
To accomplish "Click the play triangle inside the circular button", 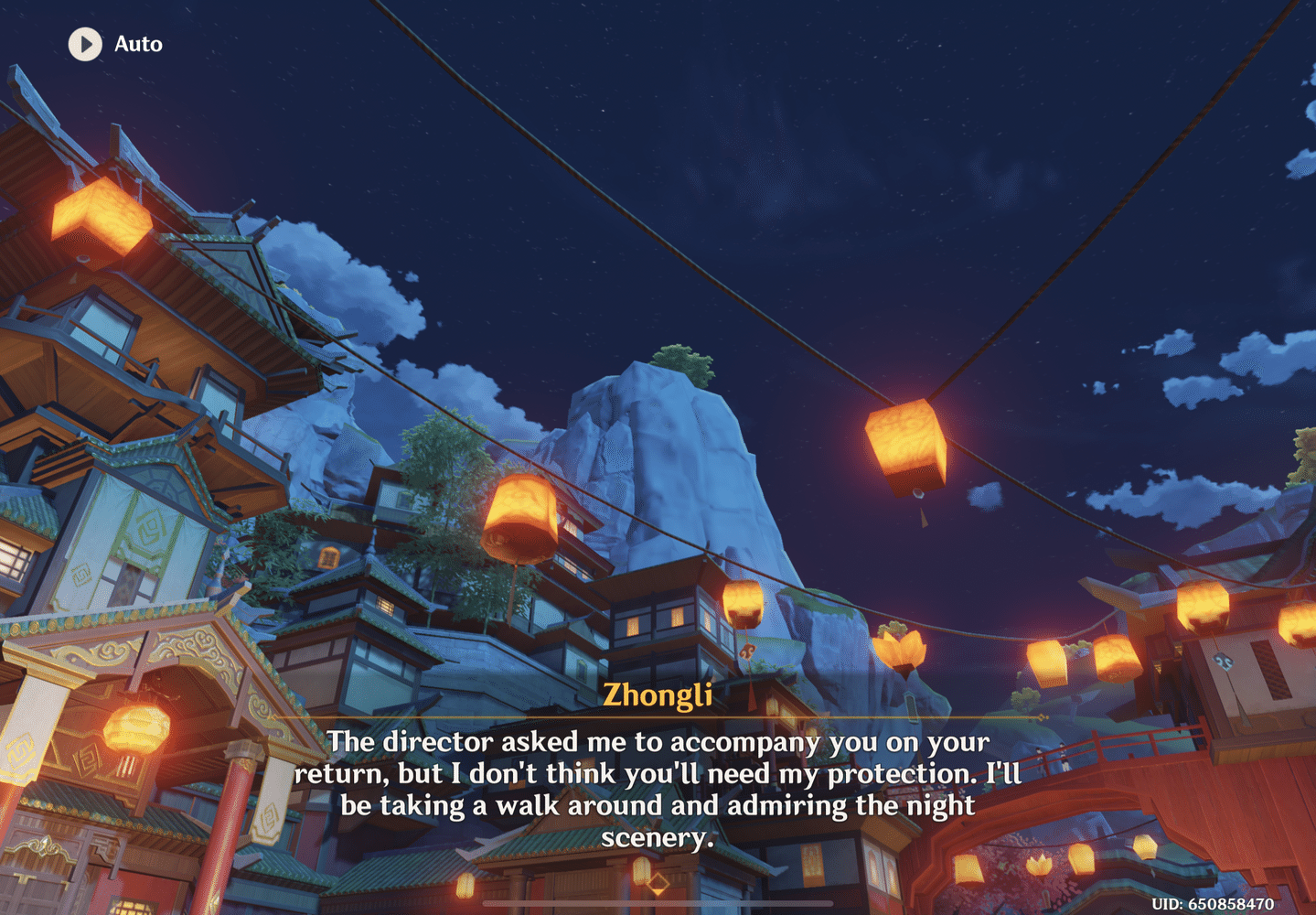I will 87,45.
